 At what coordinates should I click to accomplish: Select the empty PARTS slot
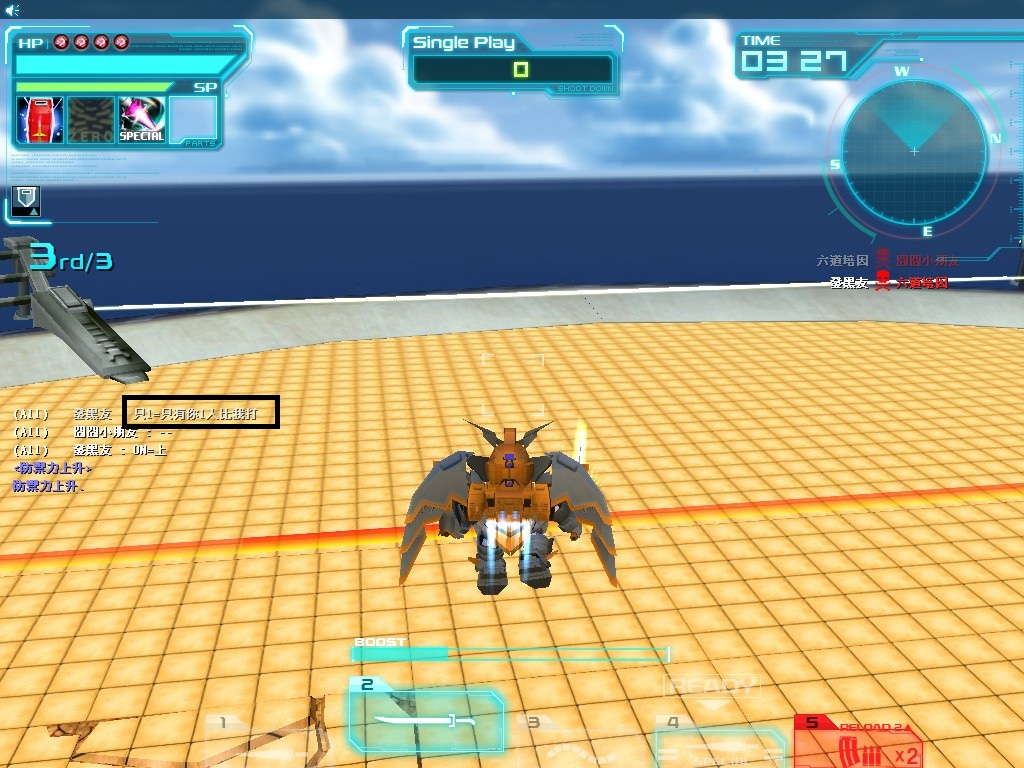[x=193, y=121]
